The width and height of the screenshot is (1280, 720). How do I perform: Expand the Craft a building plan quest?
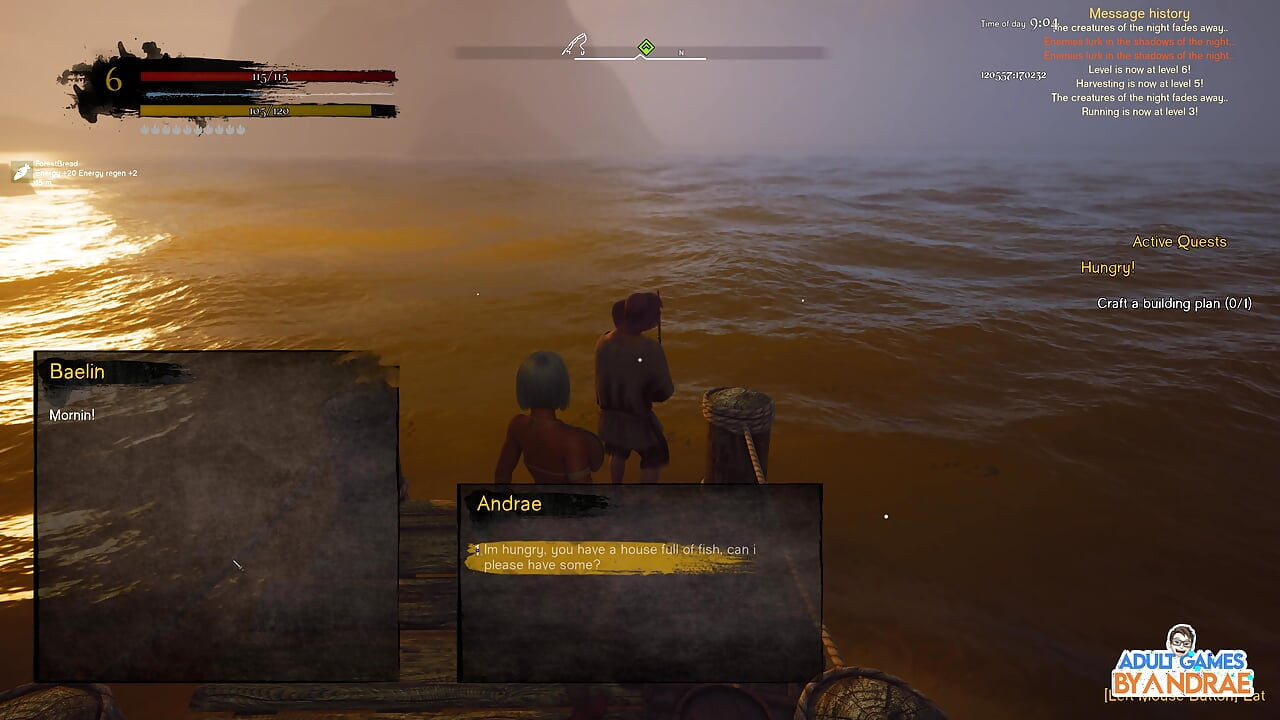coord(1176,302)
